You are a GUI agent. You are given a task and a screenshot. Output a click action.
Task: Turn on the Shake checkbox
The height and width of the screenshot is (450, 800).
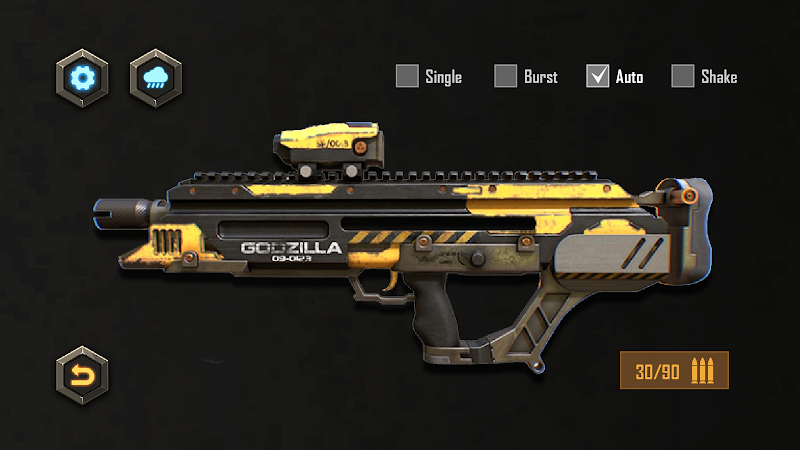[x=683, y=76]
